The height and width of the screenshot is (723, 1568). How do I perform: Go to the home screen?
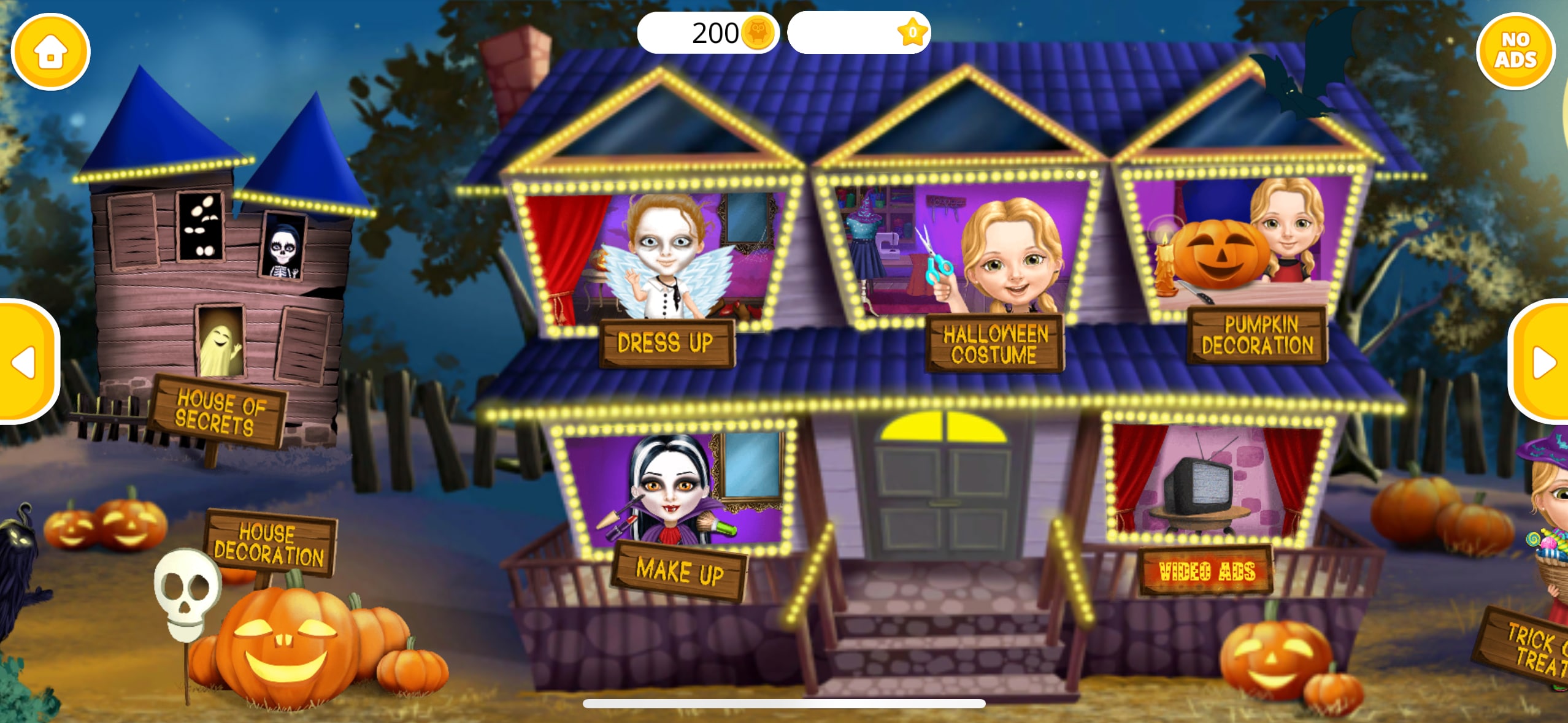(50, 52)
